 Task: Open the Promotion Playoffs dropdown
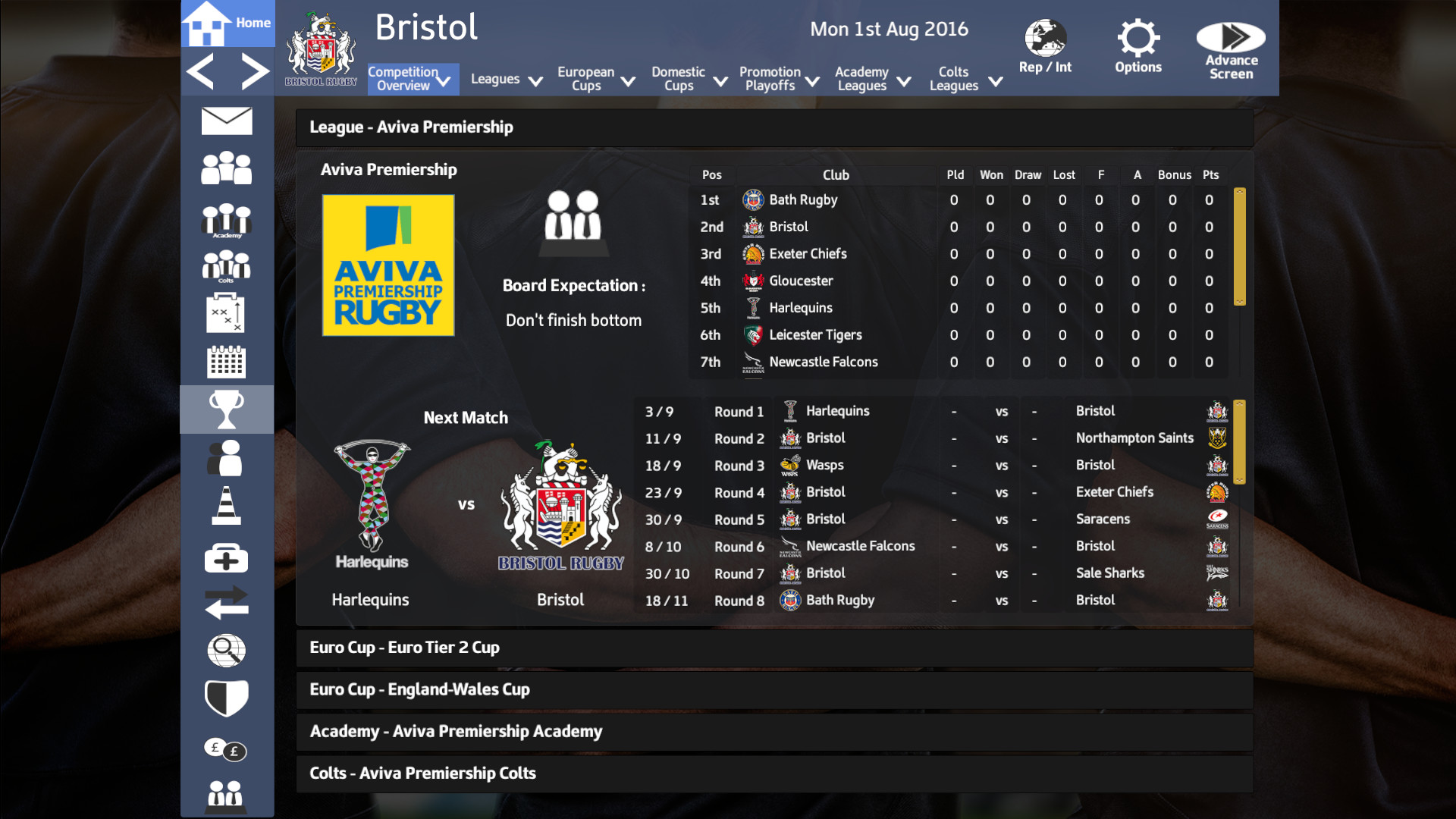pyautogui.click(x=778, y=78)
